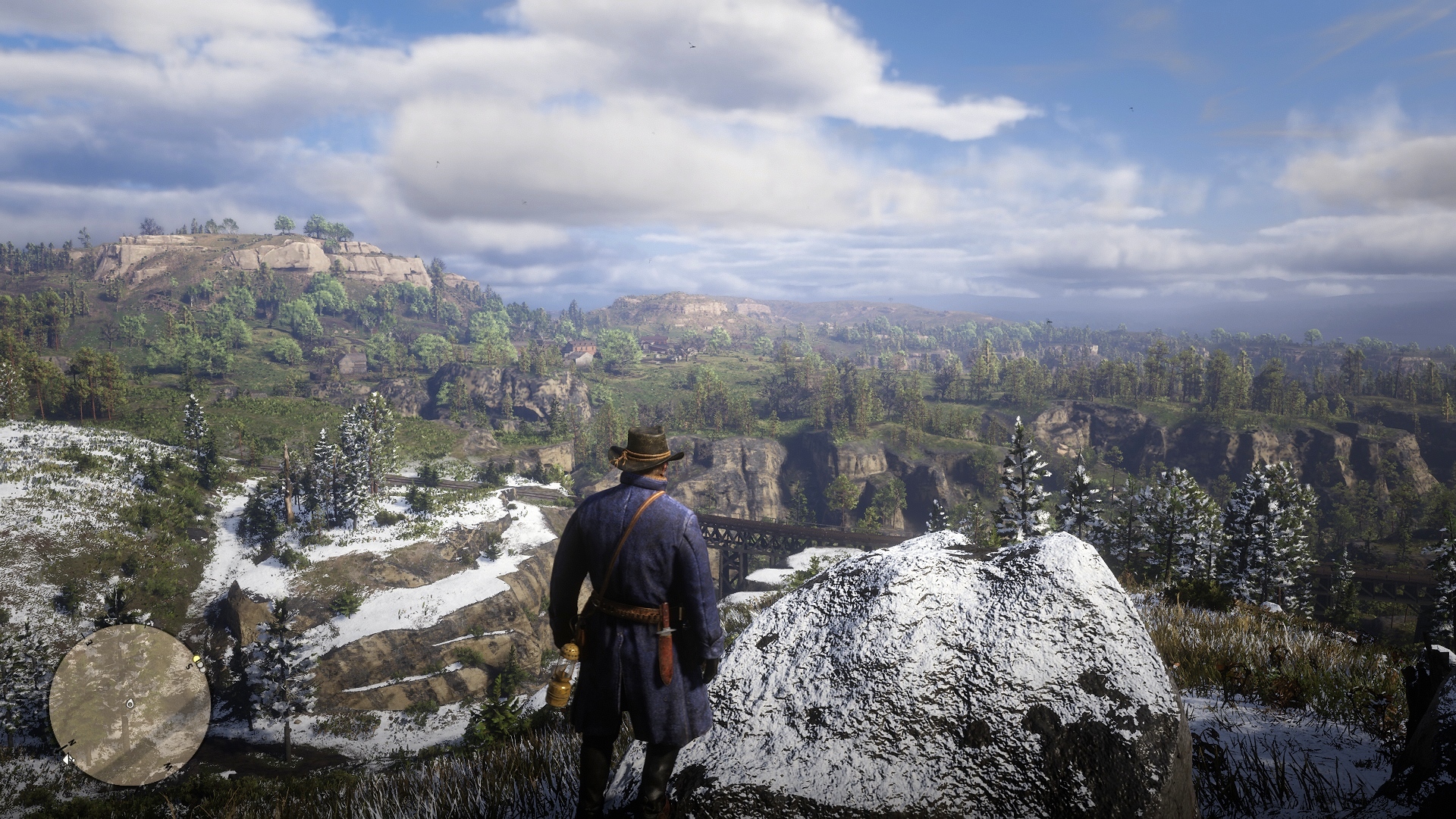Select the yellow objective blip on minimap edge
Screen dimensions: 1456x819
point(197,660)
